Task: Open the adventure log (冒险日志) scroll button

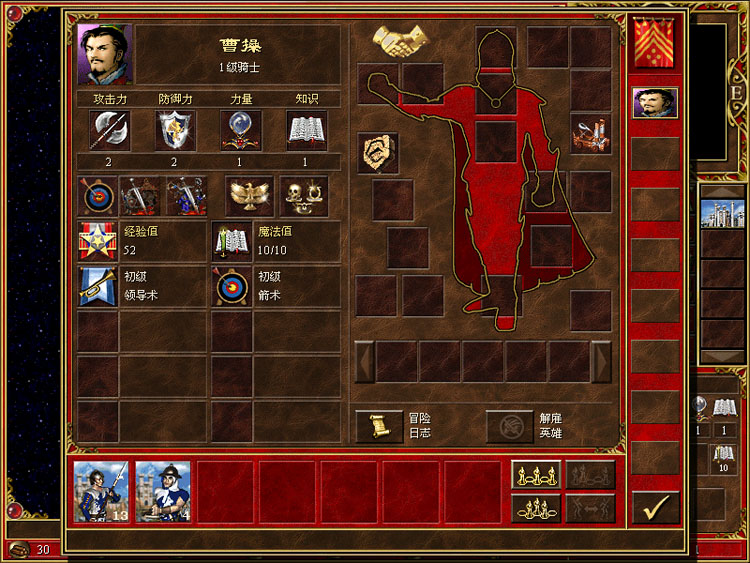Action: click(380, 427)
